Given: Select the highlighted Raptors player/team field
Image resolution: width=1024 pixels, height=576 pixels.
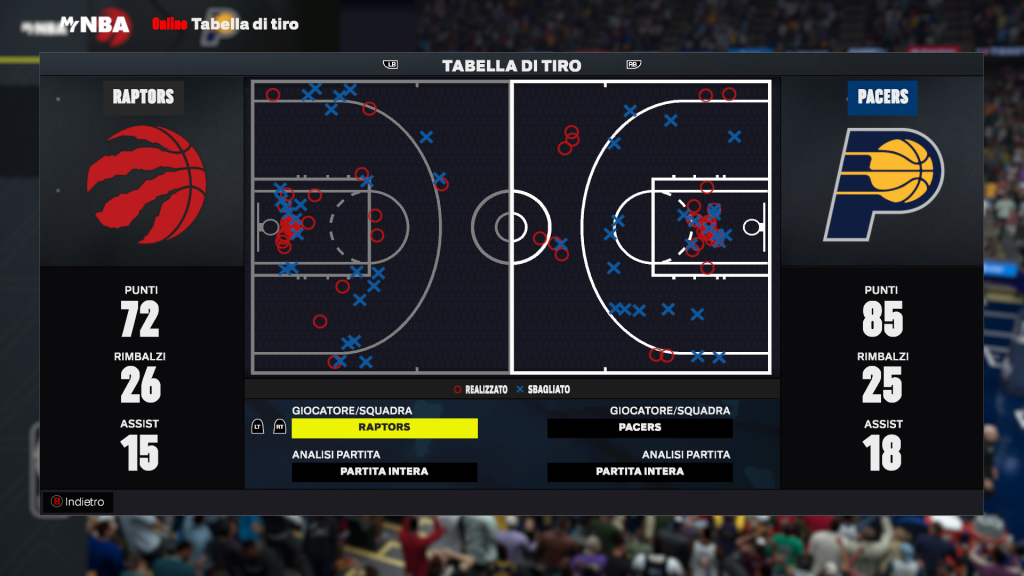Looking at the screenshot, I should click(385, 427).
